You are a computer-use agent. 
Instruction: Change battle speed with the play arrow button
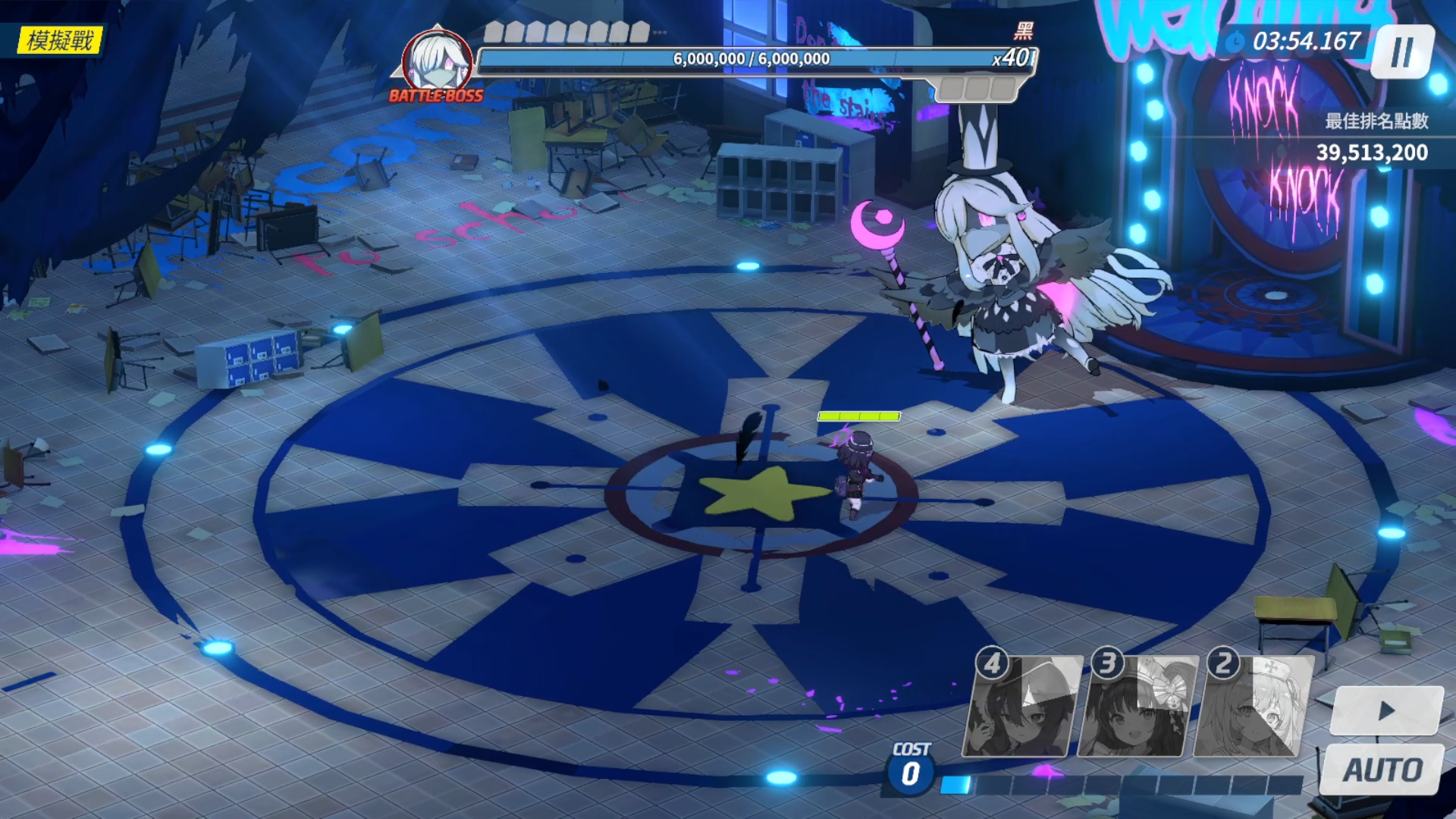point(1387,711)
